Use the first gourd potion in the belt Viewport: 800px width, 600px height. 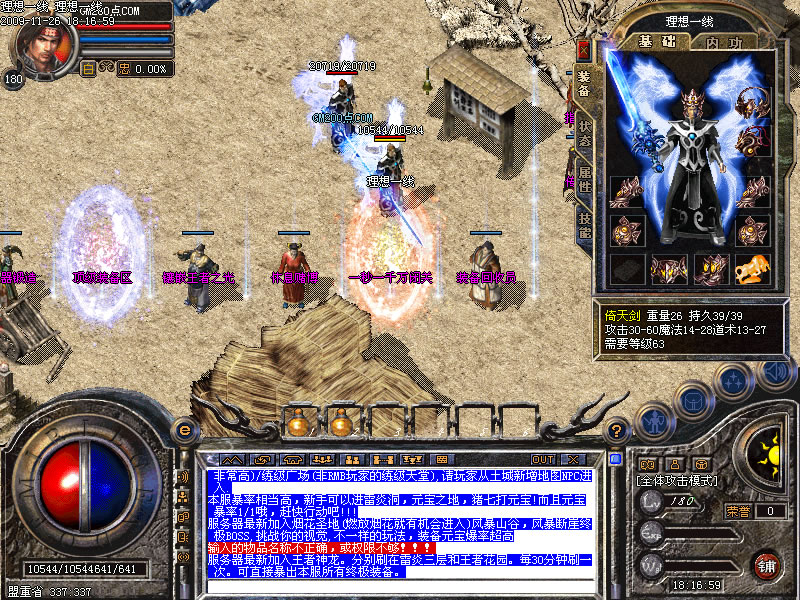pyautogui.click(x=297, y=424)
